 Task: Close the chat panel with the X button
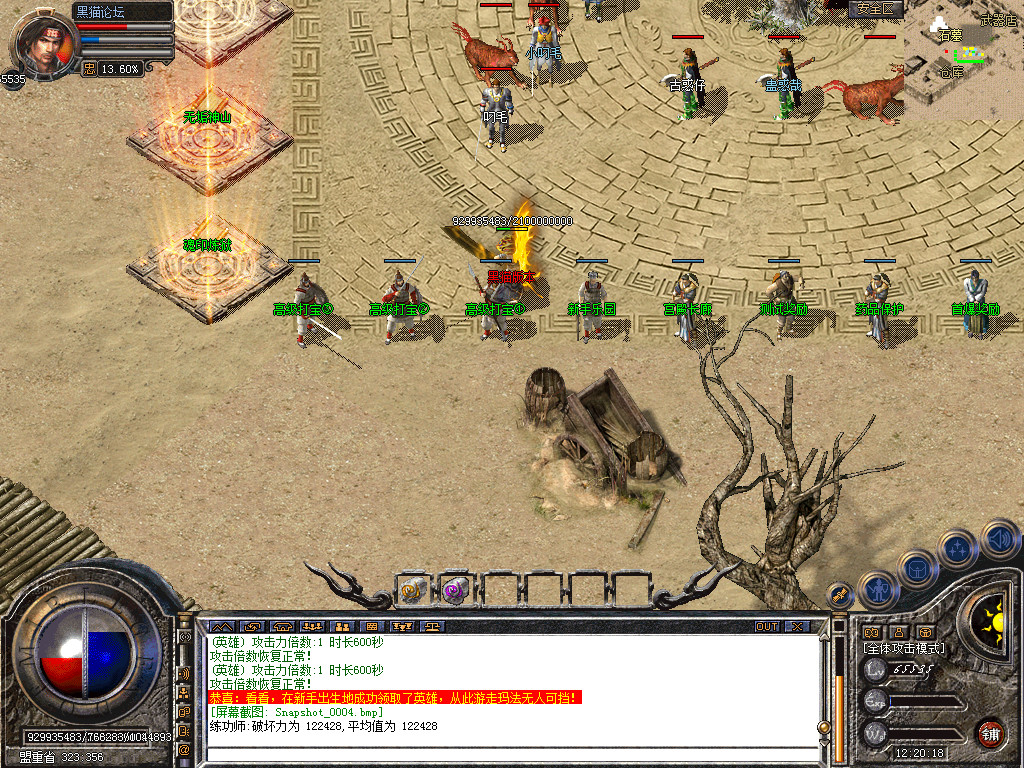coord(797,627)
